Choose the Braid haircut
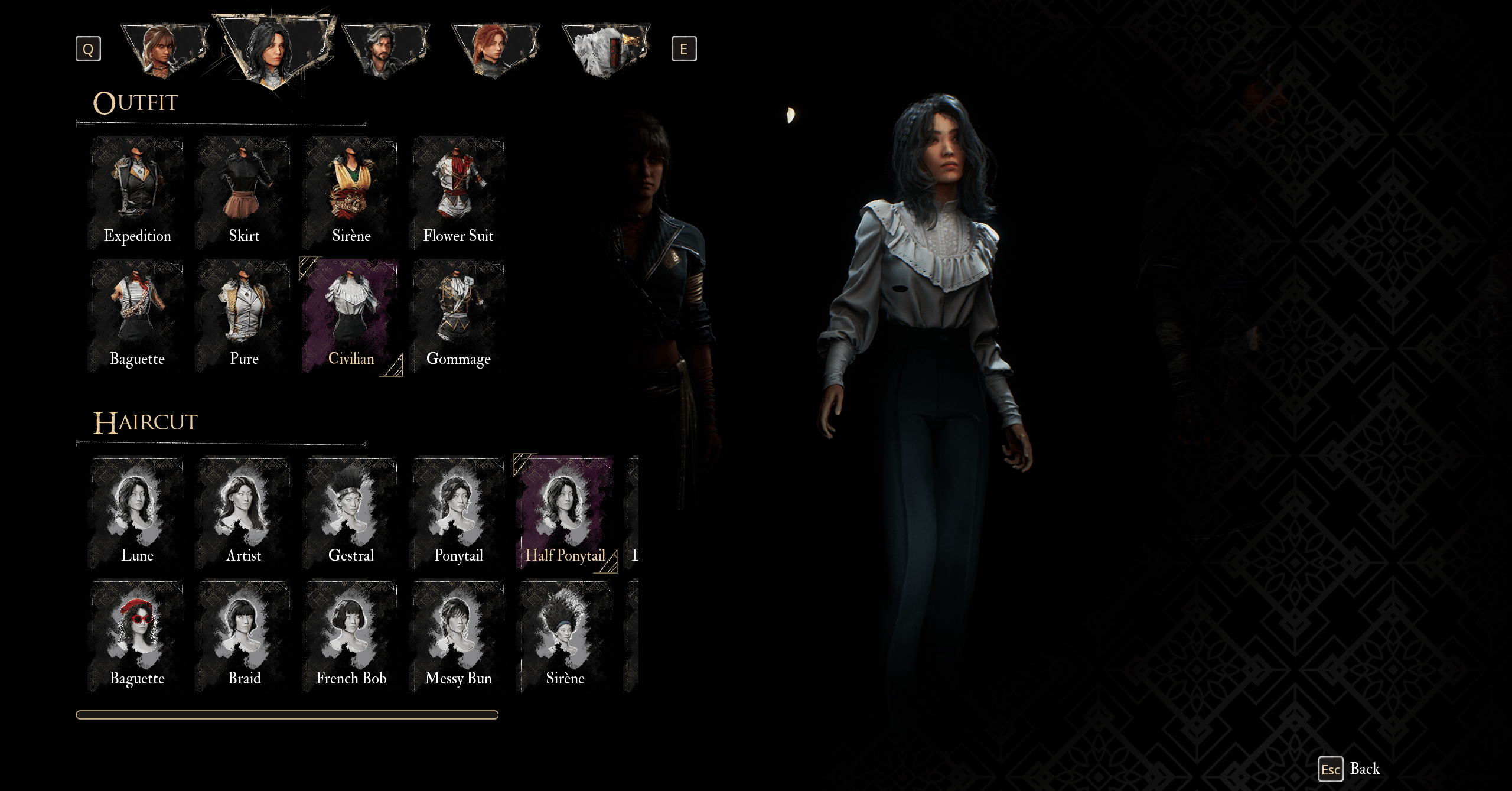 [244, 636]
